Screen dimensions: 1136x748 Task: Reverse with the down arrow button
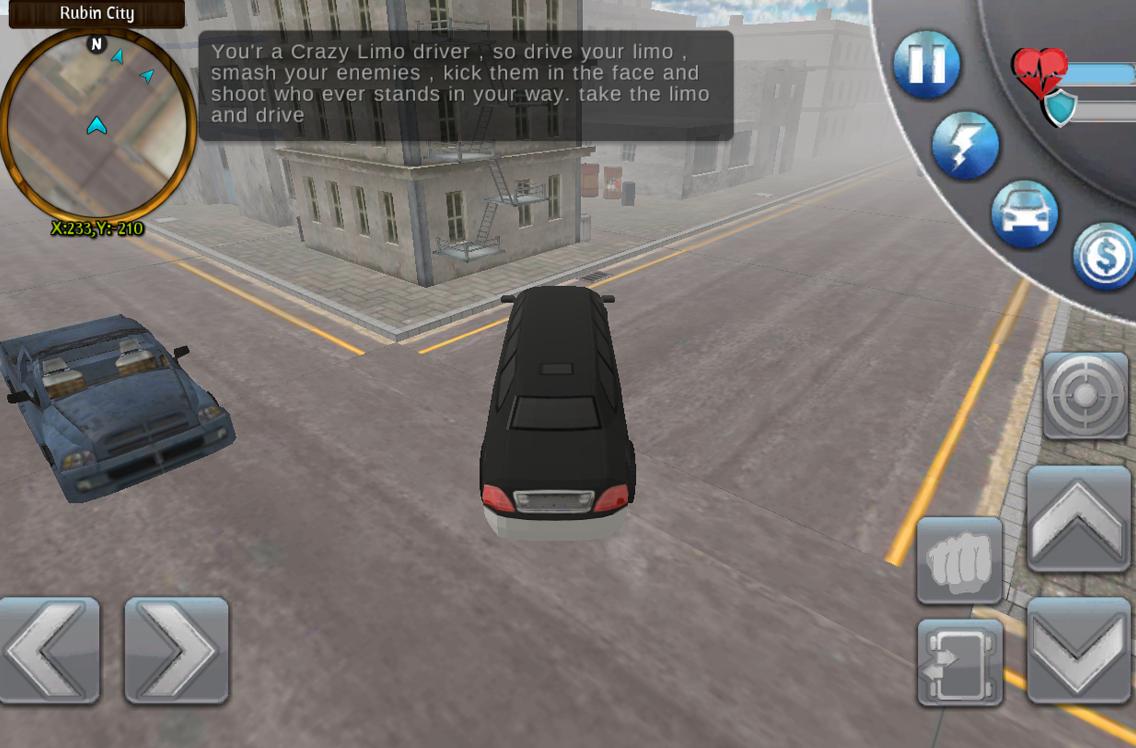pyautogui.click(x=1078, y=650)
